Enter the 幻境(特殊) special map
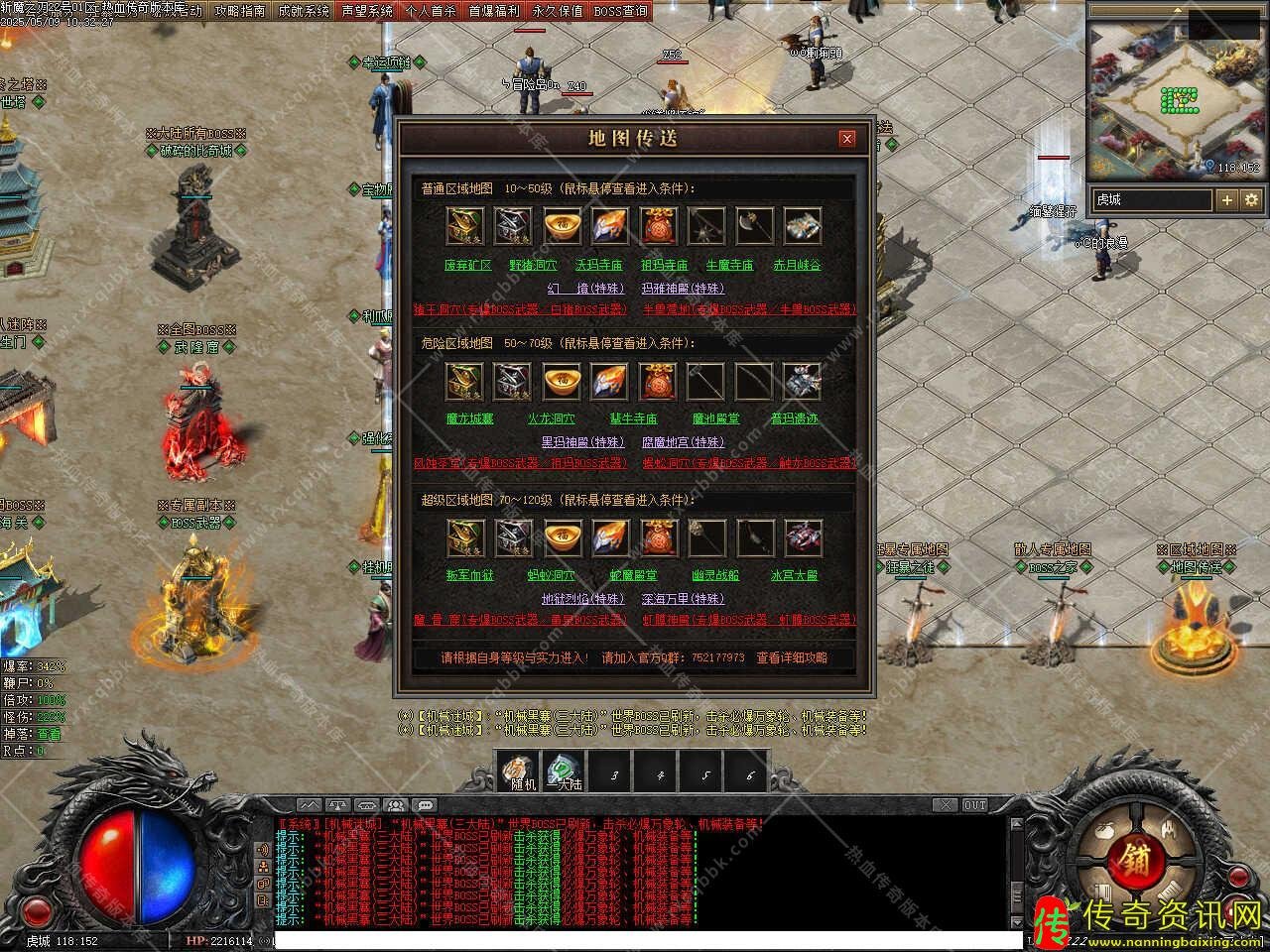This screenshot has width=1270, height=952. tap(585, 289)
